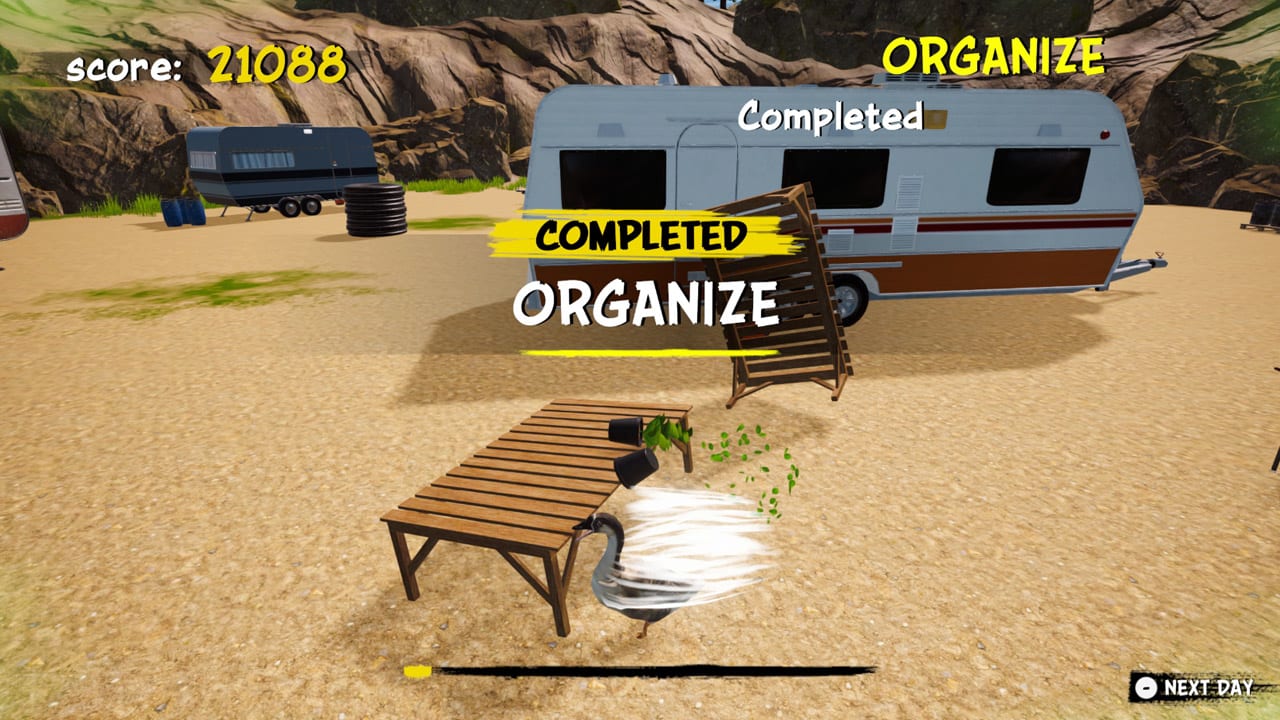1280x720 pixels.
Task: Click the yellow ORGANIZE objective title top right
Action: 995,55
